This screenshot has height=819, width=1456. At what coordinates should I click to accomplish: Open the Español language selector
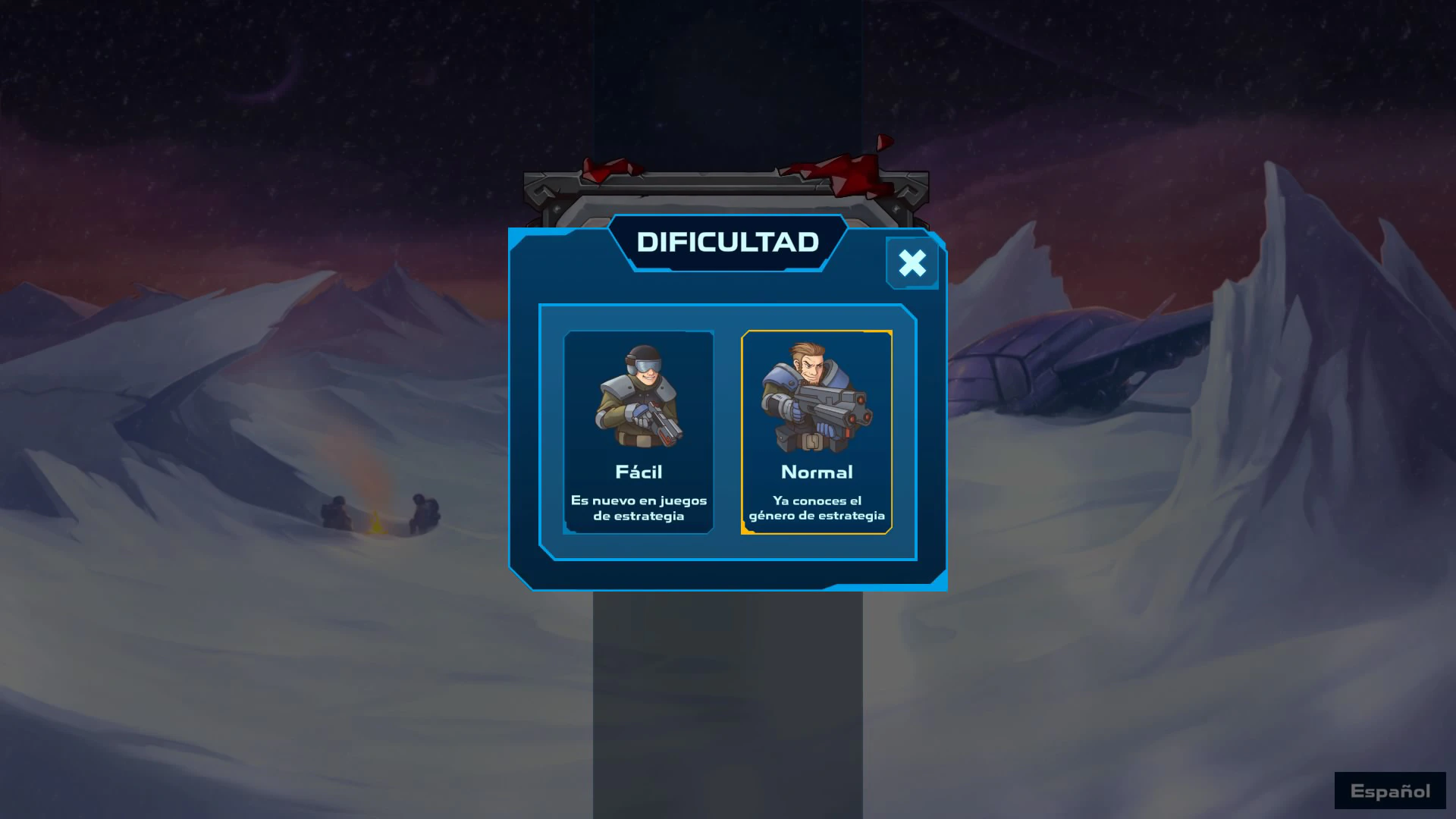[1390, 791]
